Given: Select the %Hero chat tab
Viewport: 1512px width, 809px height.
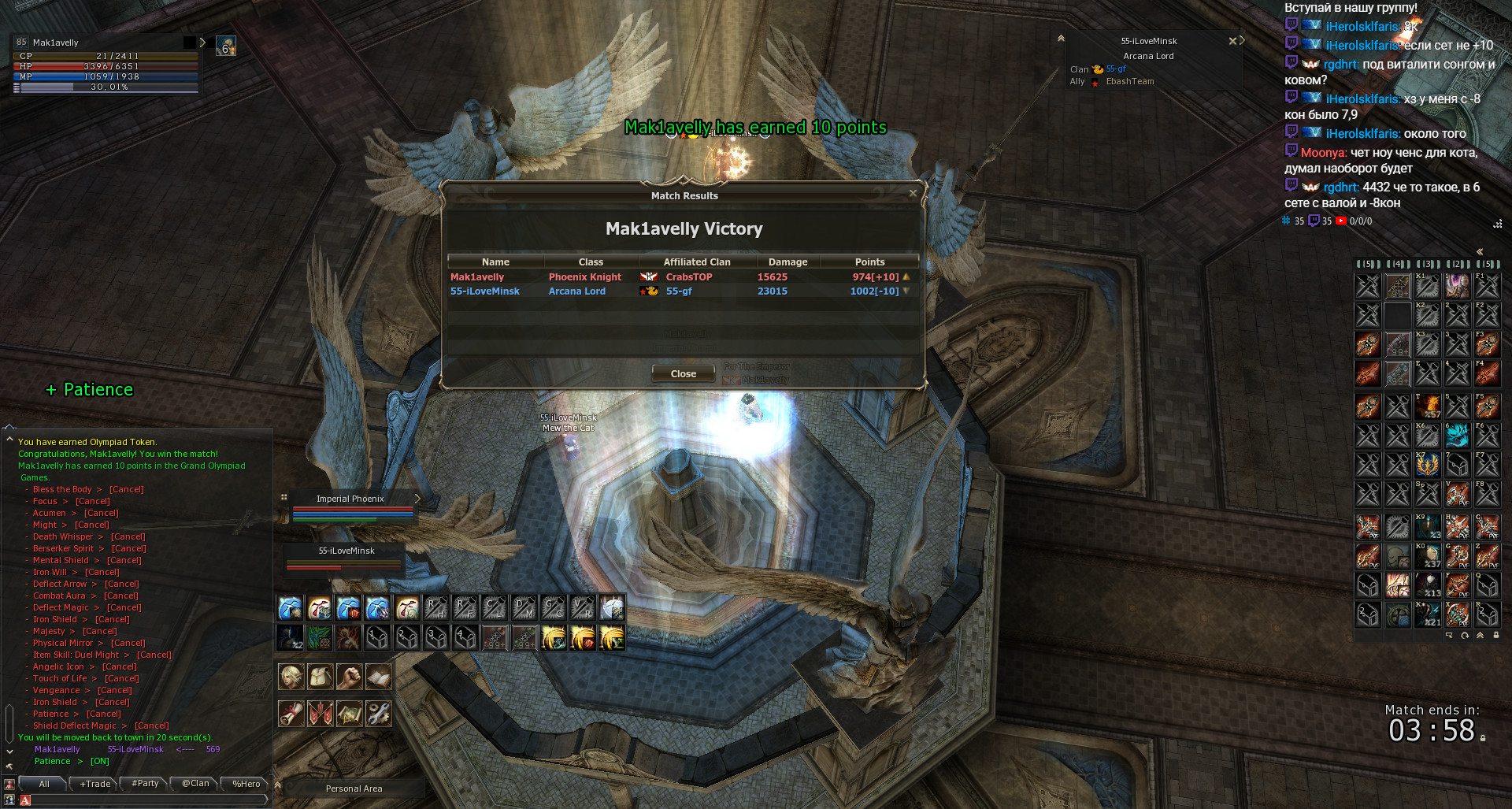Looking at the screenshot, I should 246,784.
